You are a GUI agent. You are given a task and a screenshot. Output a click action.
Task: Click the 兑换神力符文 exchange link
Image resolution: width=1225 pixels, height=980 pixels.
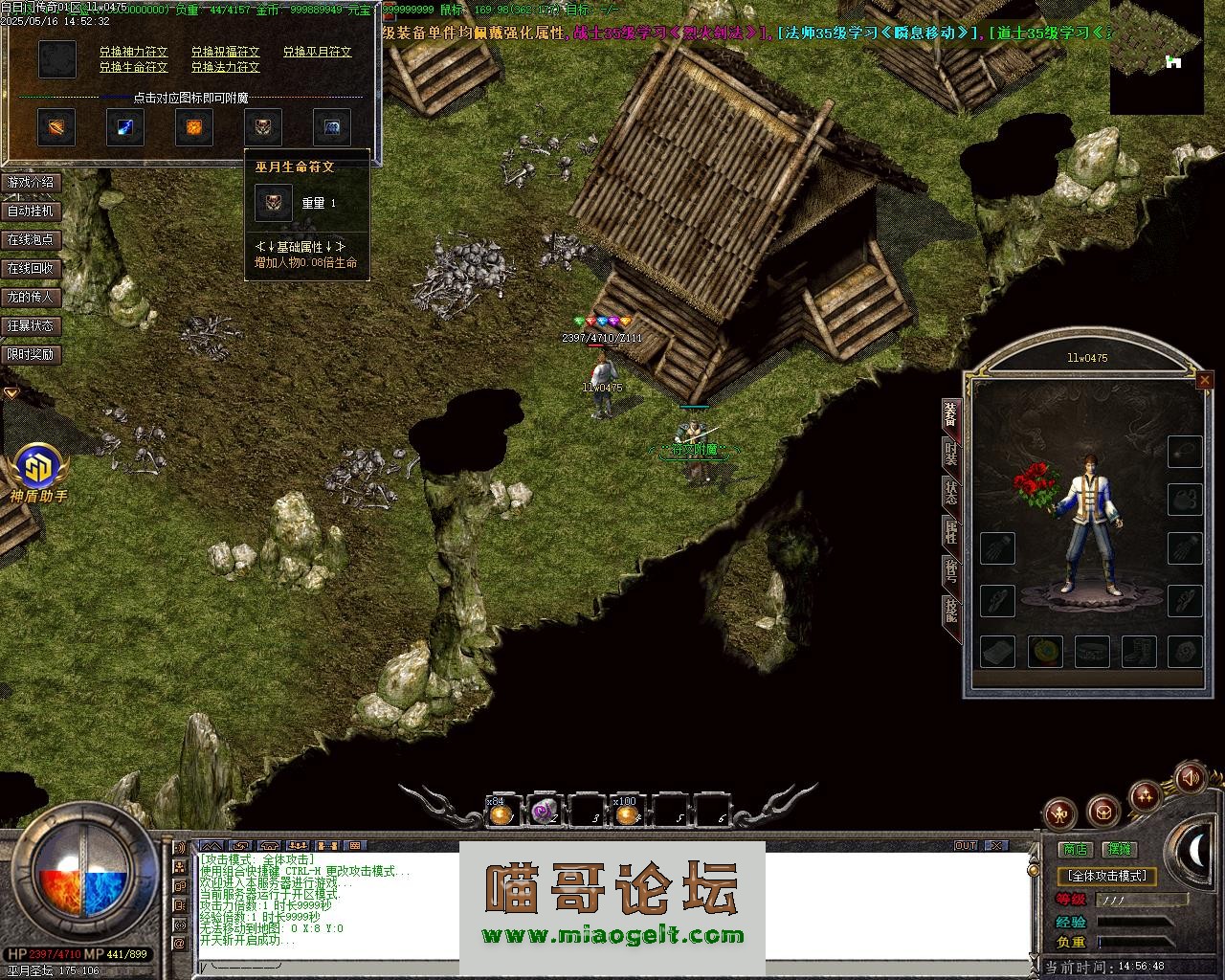[133, 52]
